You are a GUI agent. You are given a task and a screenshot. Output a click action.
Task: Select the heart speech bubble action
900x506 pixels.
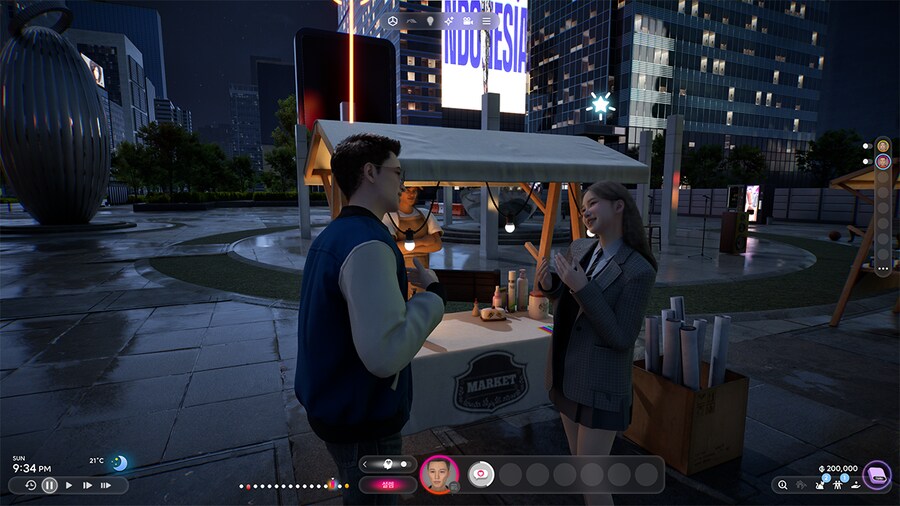tap(481, 474)
